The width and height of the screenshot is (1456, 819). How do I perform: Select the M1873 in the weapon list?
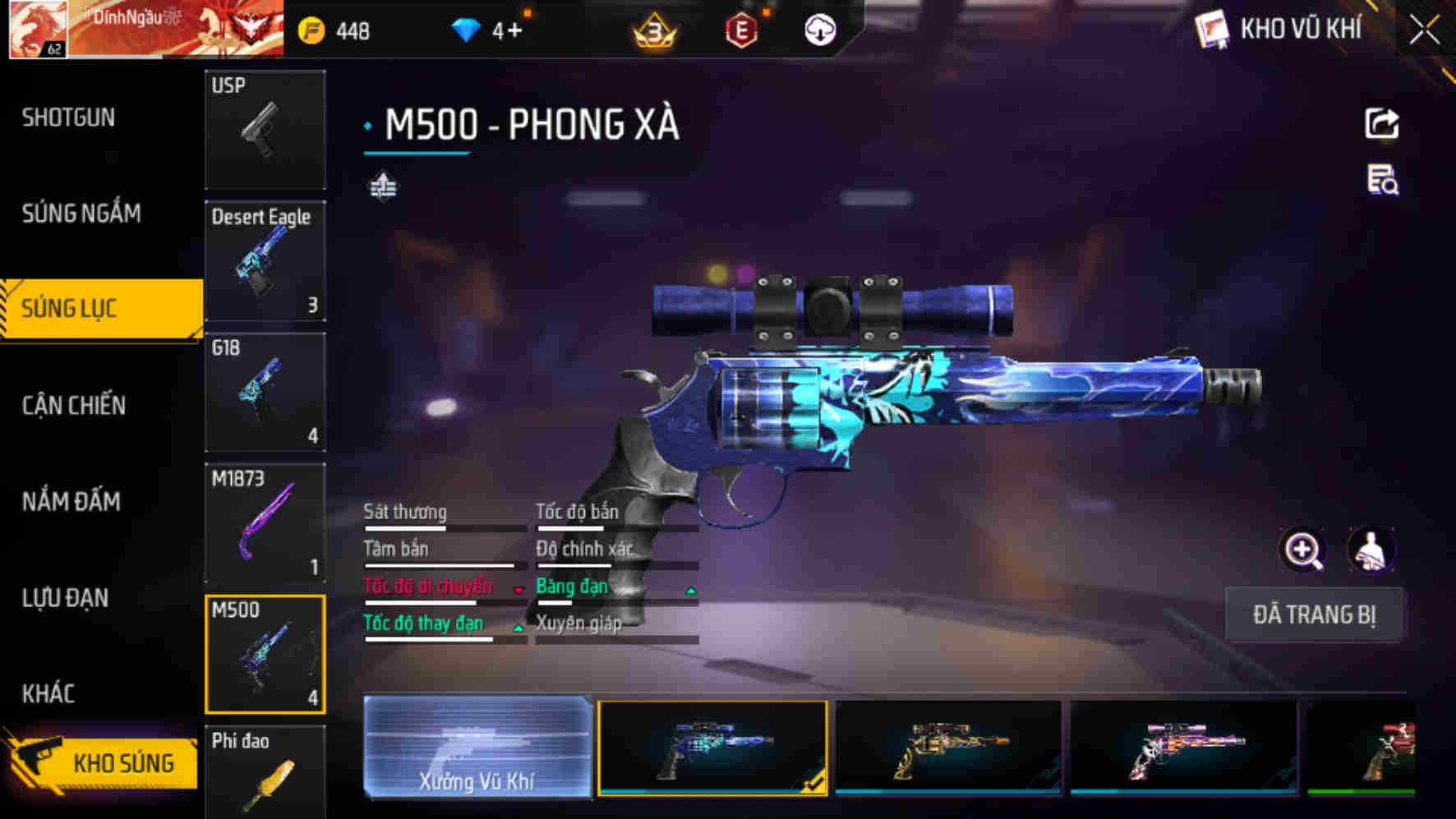265,522
